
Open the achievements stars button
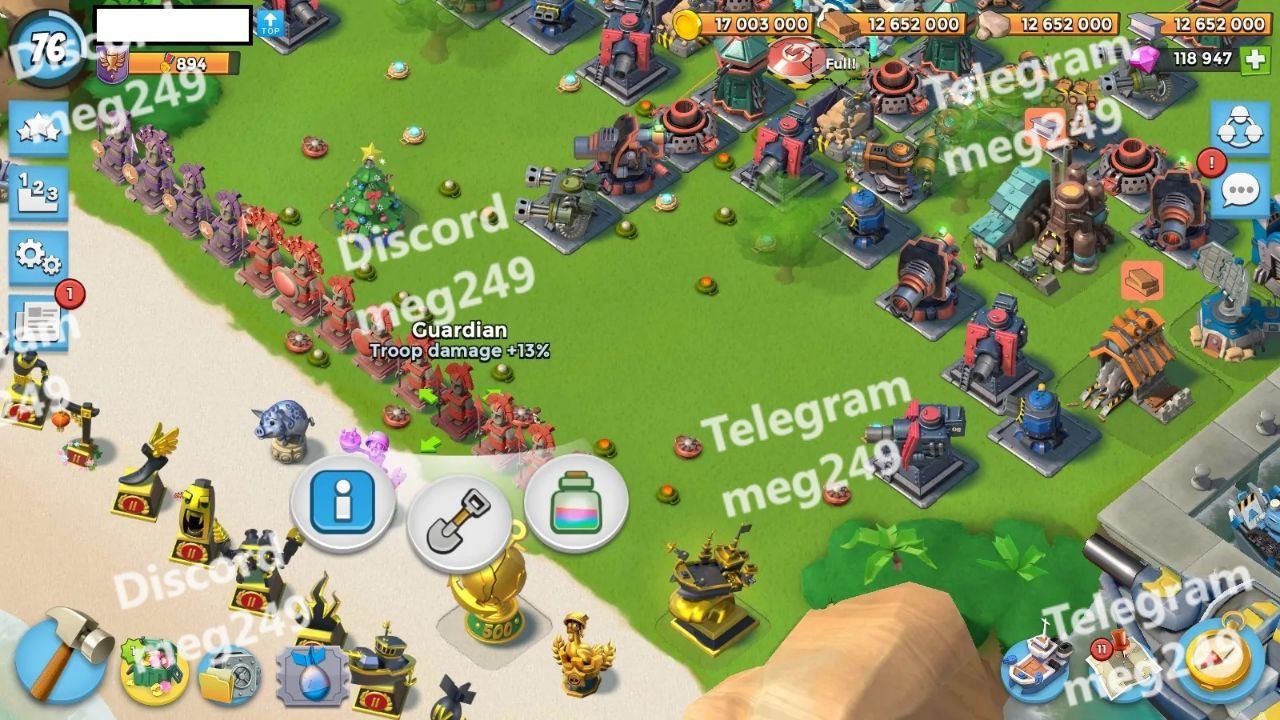pyautogui.click(x=39, y=129)
